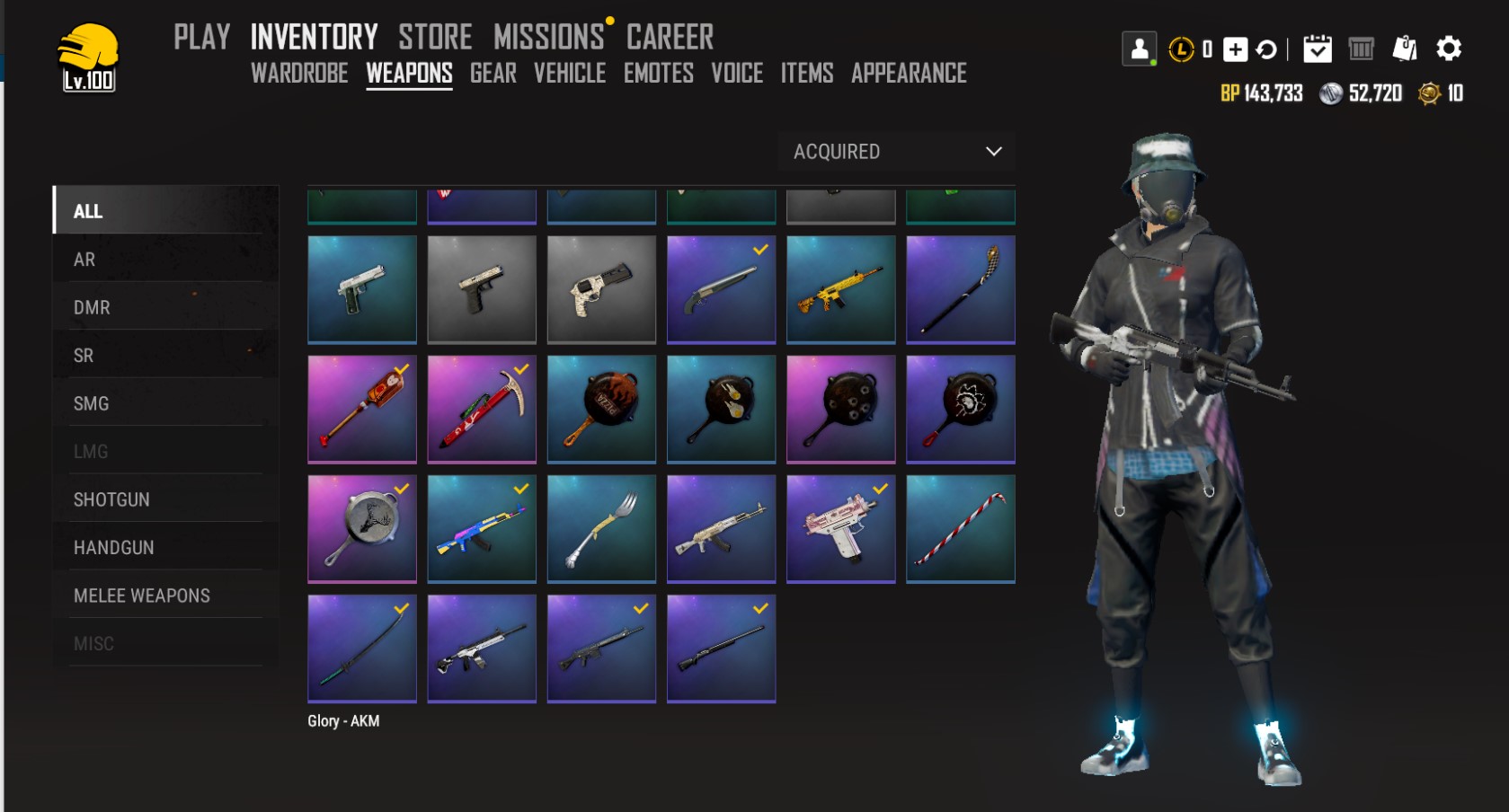Switch to the Wardrobe tab
The height and width of the screenshot is (812, 1509).
[x=299, y=73]
